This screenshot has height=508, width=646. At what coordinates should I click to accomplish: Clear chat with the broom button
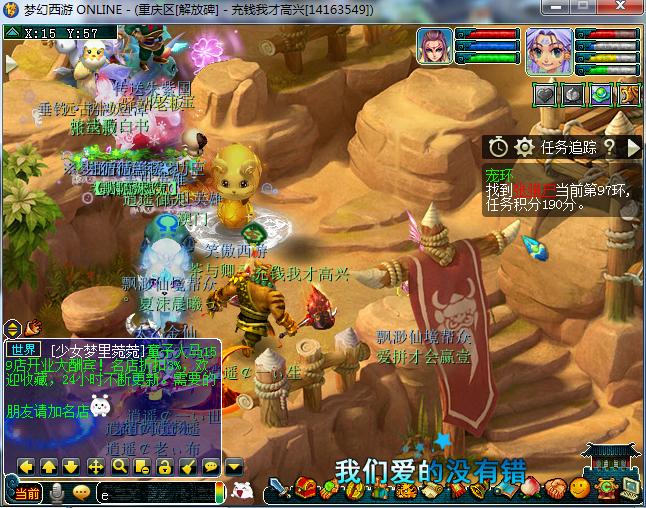point(187,466)
